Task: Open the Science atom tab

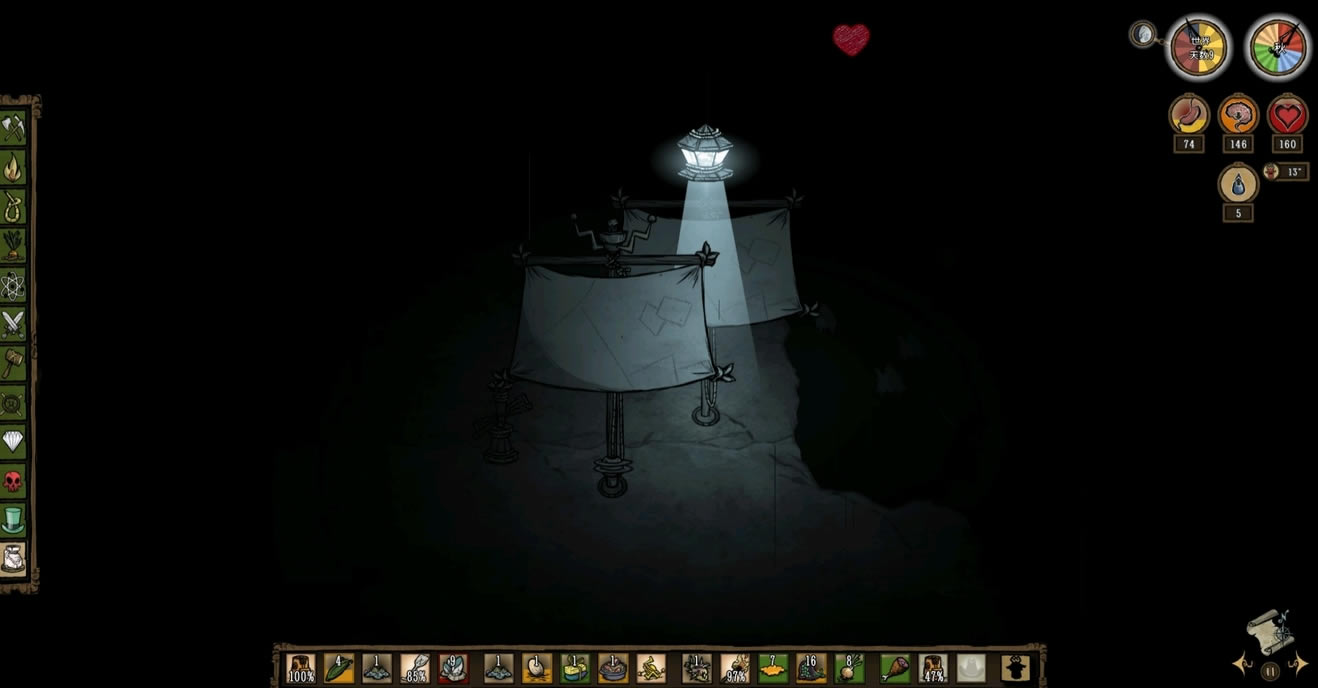Action: pos(13,285)
